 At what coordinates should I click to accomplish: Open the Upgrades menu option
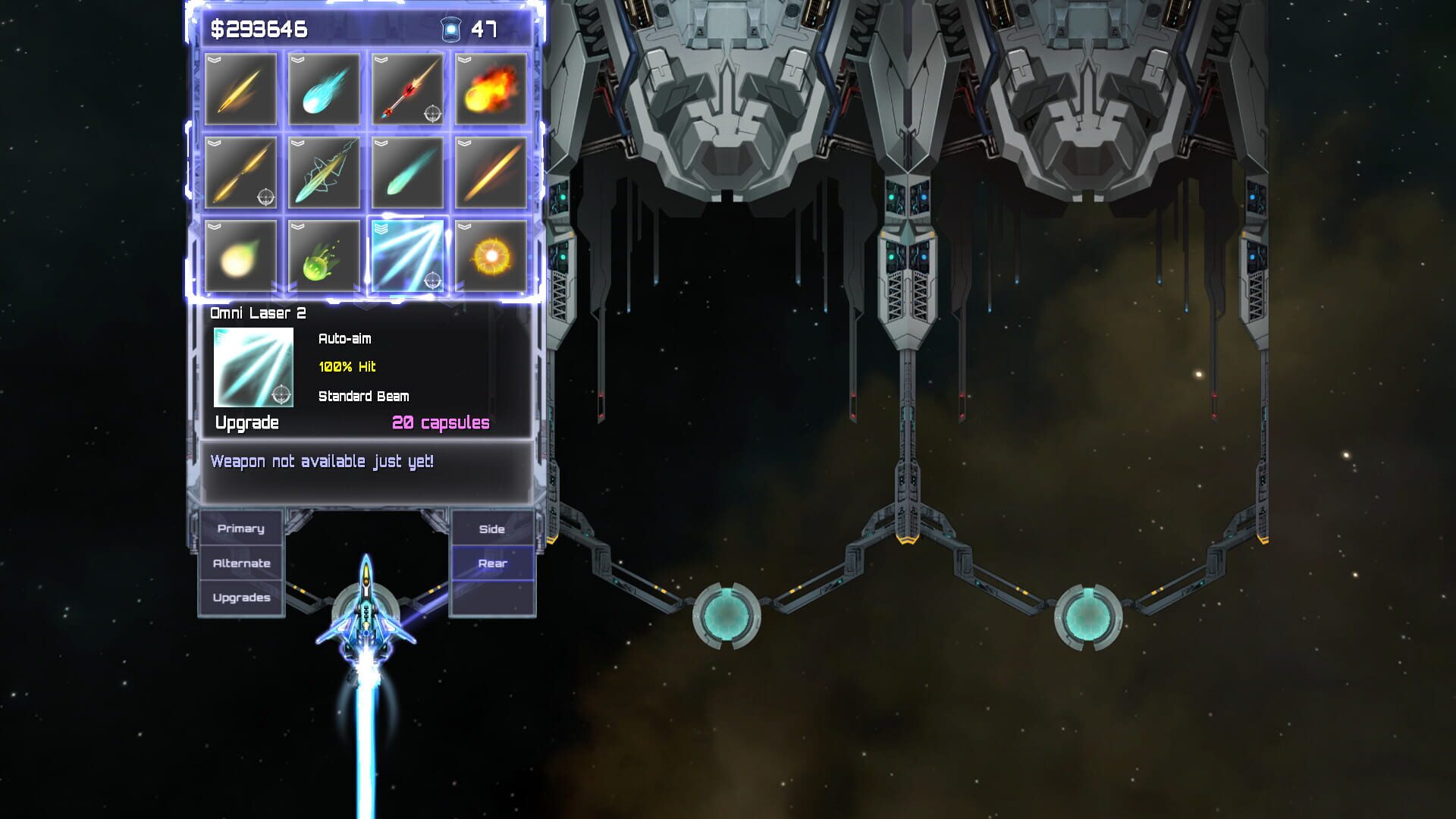(241, 598)
